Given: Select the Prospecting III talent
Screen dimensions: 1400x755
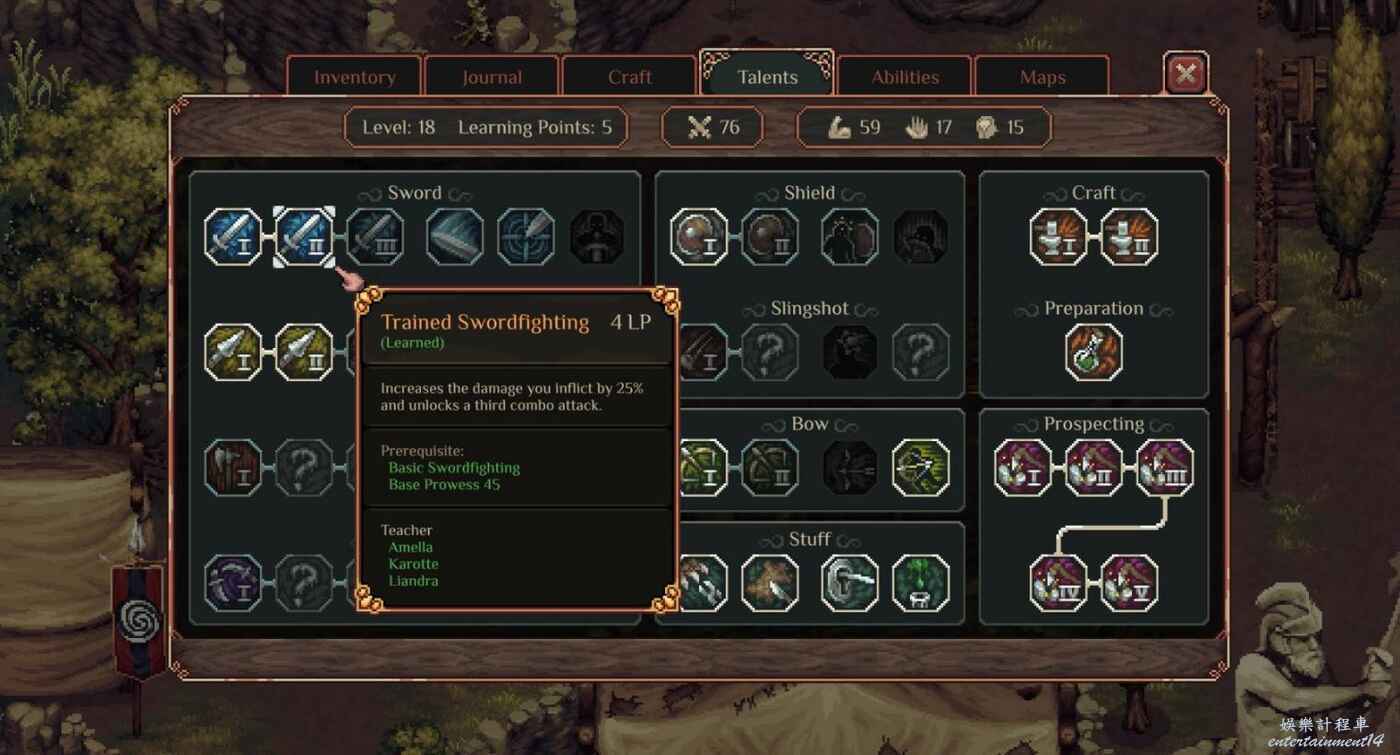Looking at the screenshot, I should (1165, 468).
